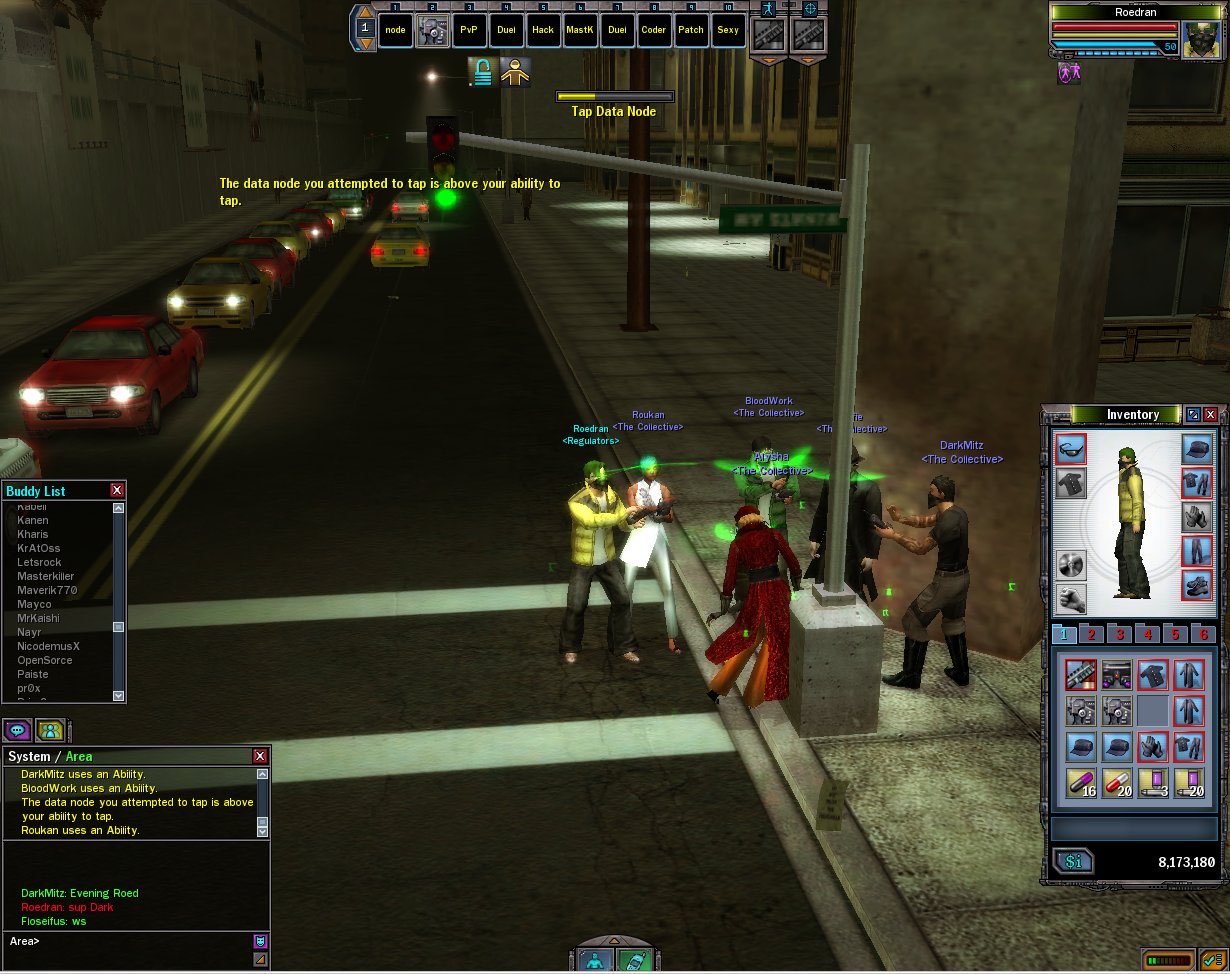Close the System / Area chat window
The image size is (1230, 974).
click(260, 756)
